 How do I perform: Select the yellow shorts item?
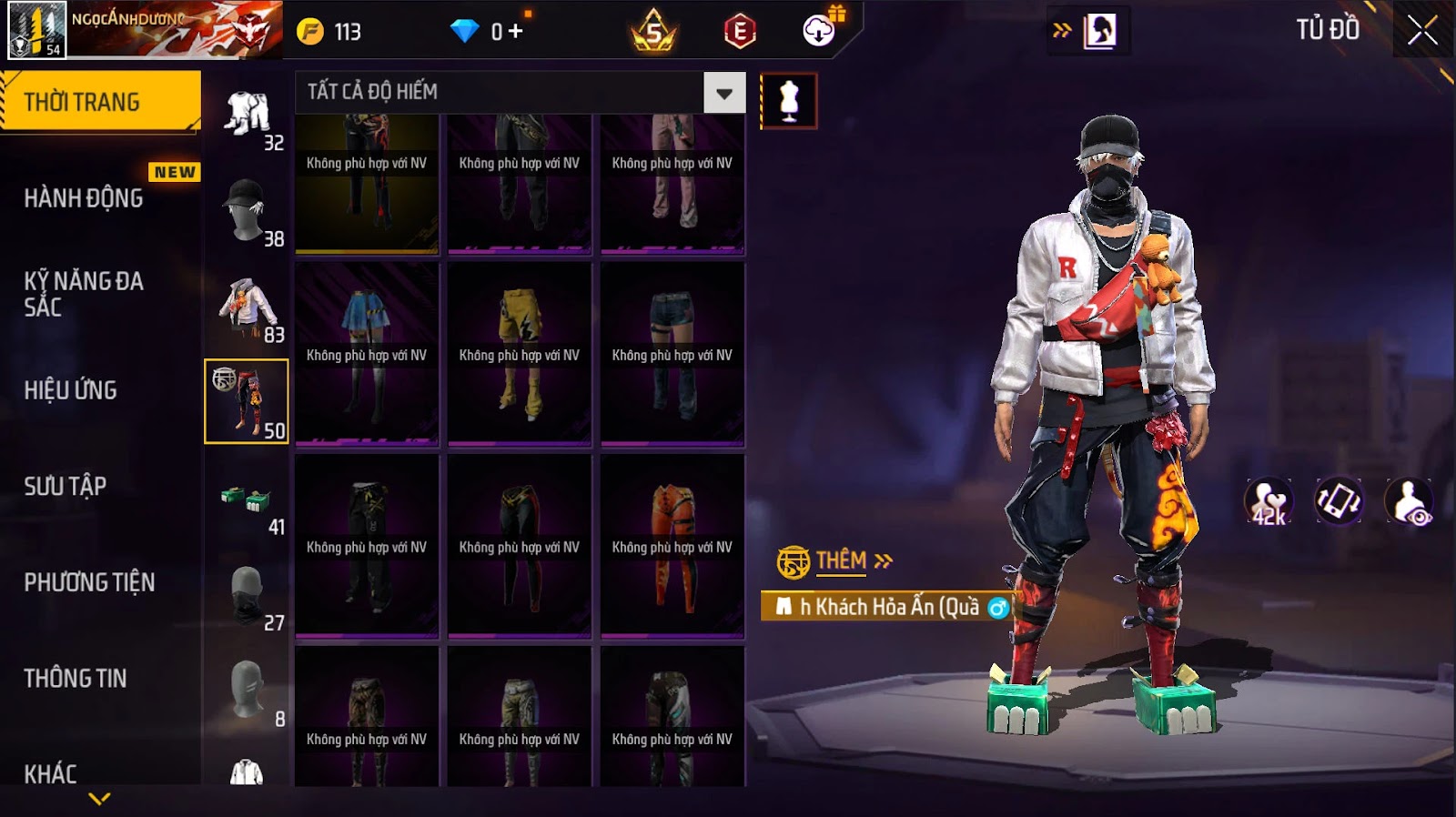coord(520,355)
